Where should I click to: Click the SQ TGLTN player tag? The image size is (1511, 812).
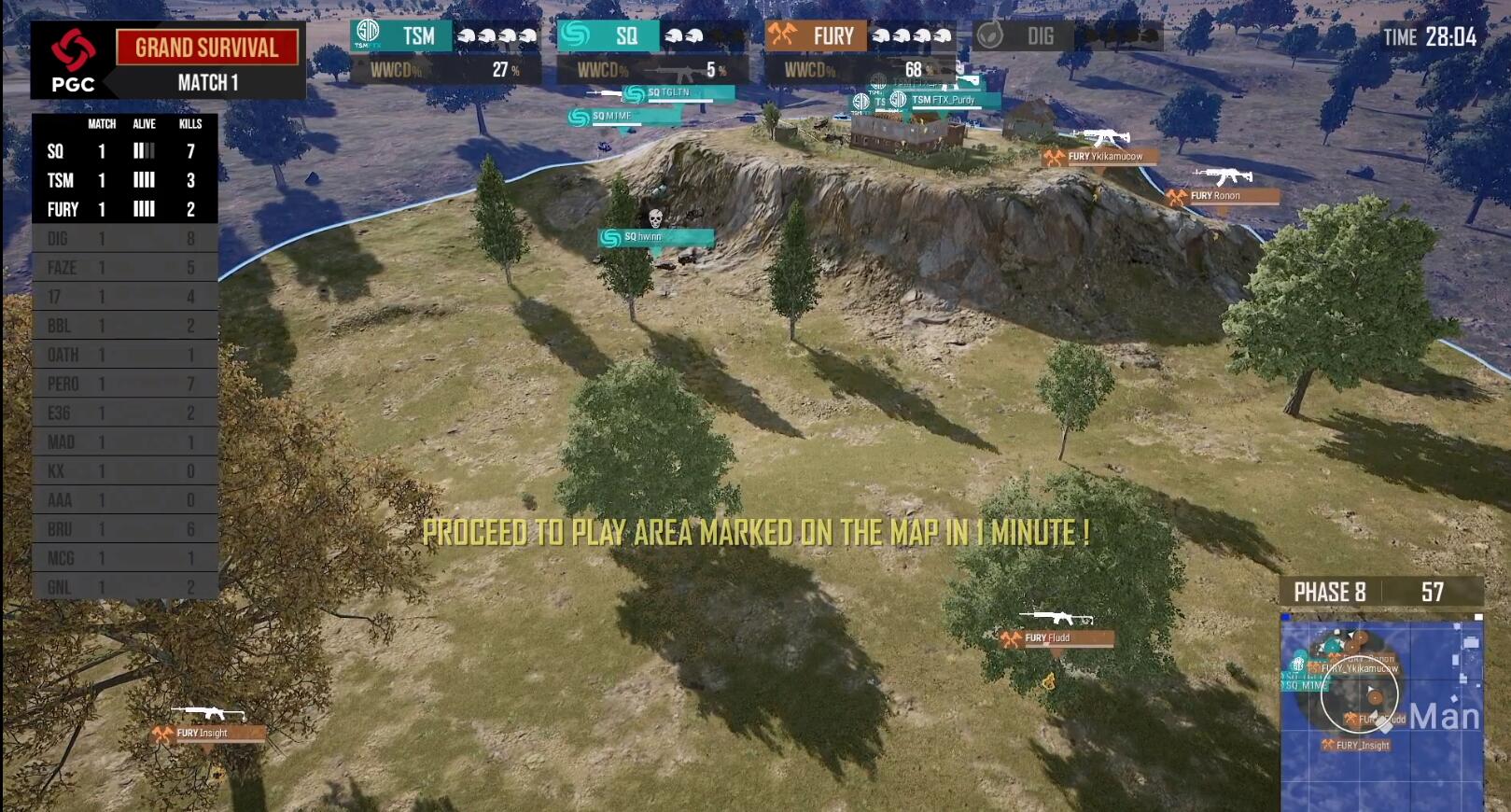click(x=677, y=93)
